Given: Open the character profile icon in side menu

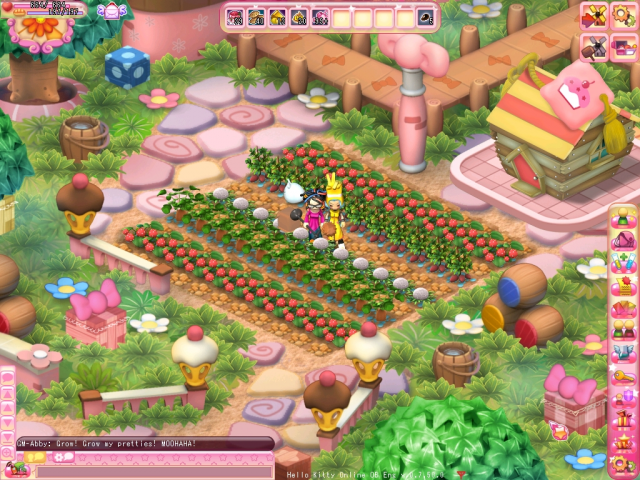Looking at the screenshot, I should [623, 217].
